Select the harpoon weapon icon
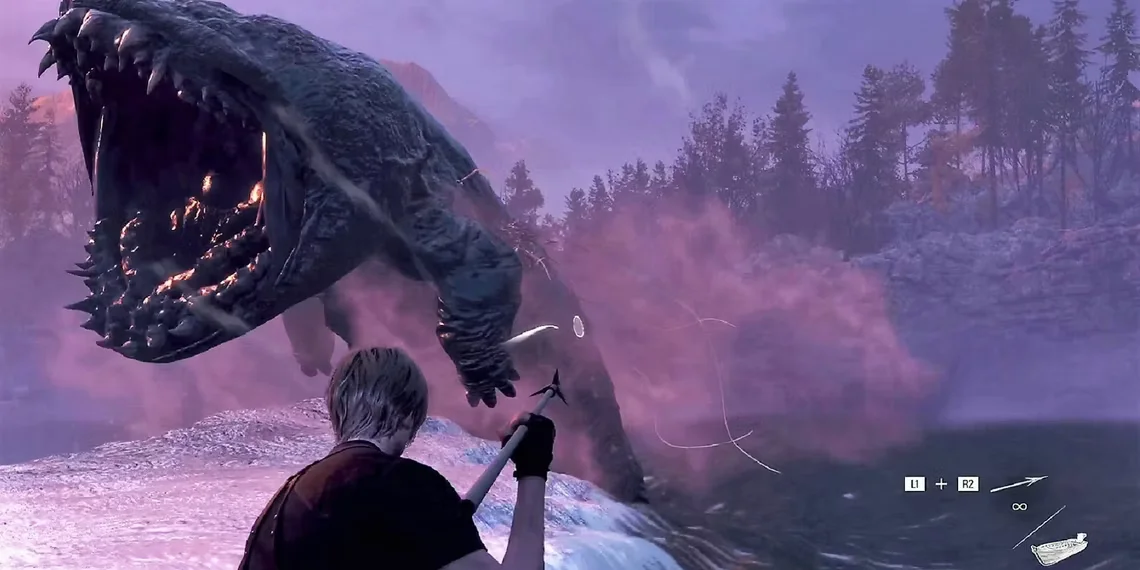 (1018, 484)
